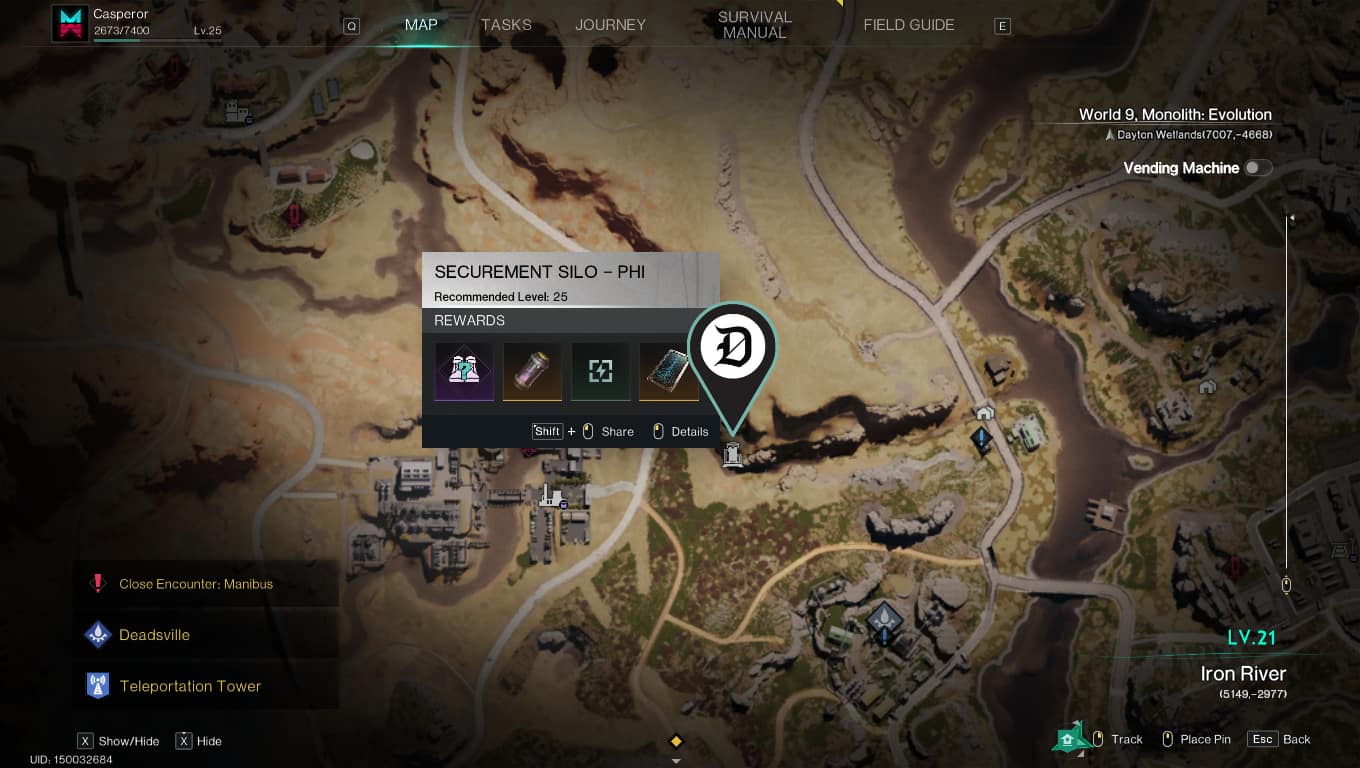1360x768 pixels.
Task: Select the Survival Manual tab
Action: point(754,25)
